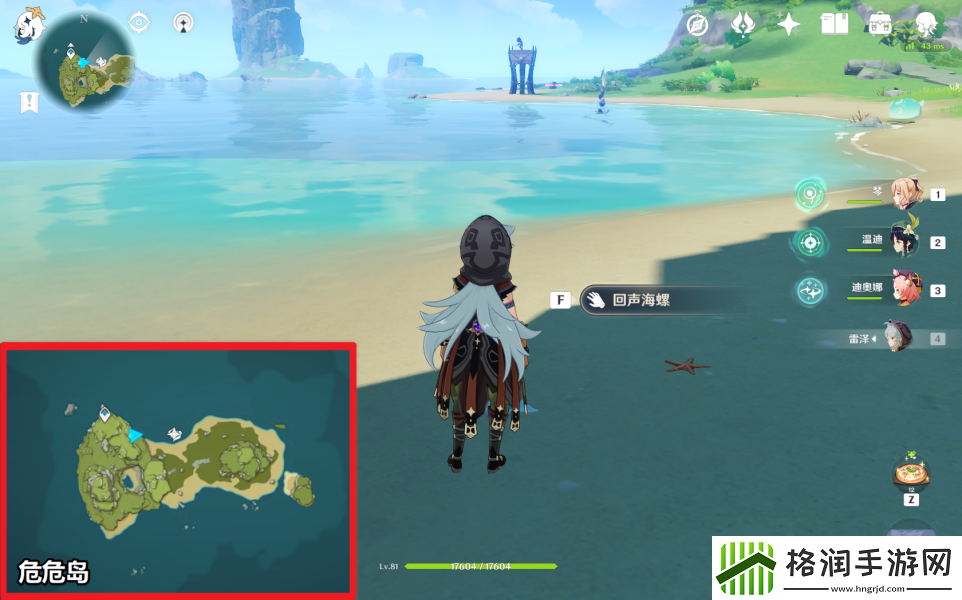Trigger 迪奥娜's elemental burst icon
The width and height of the screenshot is (962, 600).
point(810,290)
